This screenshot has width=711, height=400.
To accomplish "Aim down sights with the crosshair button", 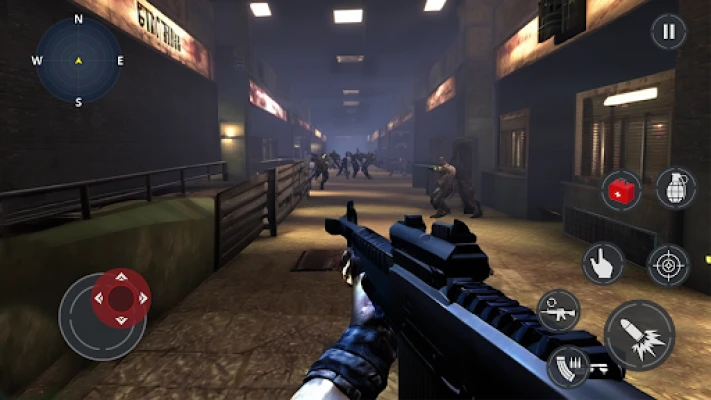I will click(668, 265).
